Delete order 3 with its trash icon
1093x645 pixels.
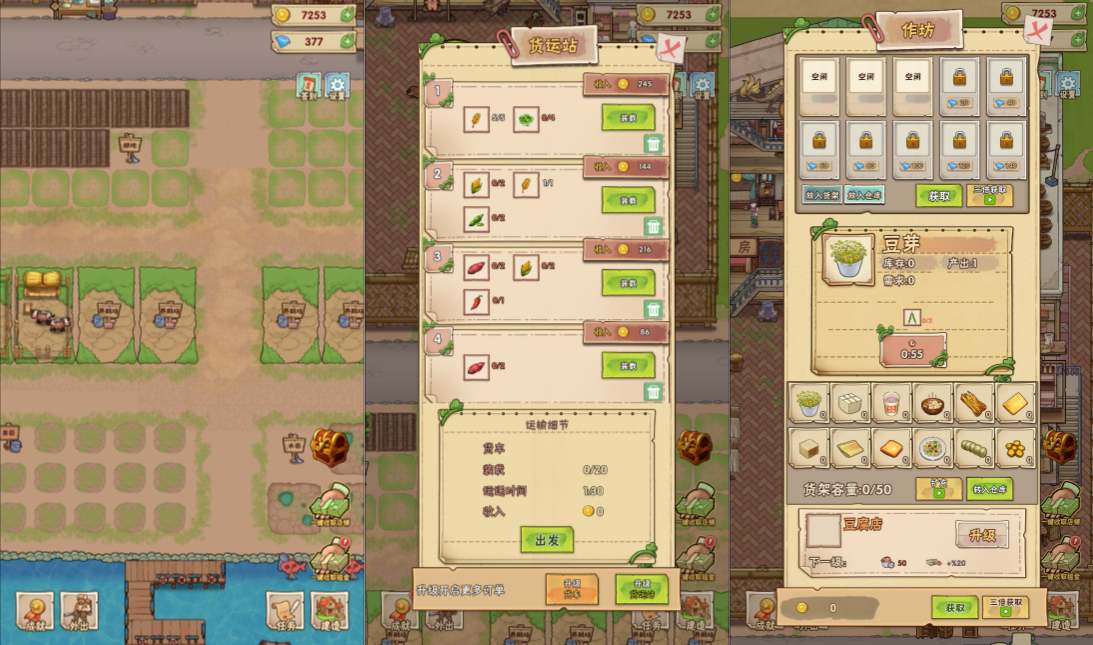click(x=653, y=310)
